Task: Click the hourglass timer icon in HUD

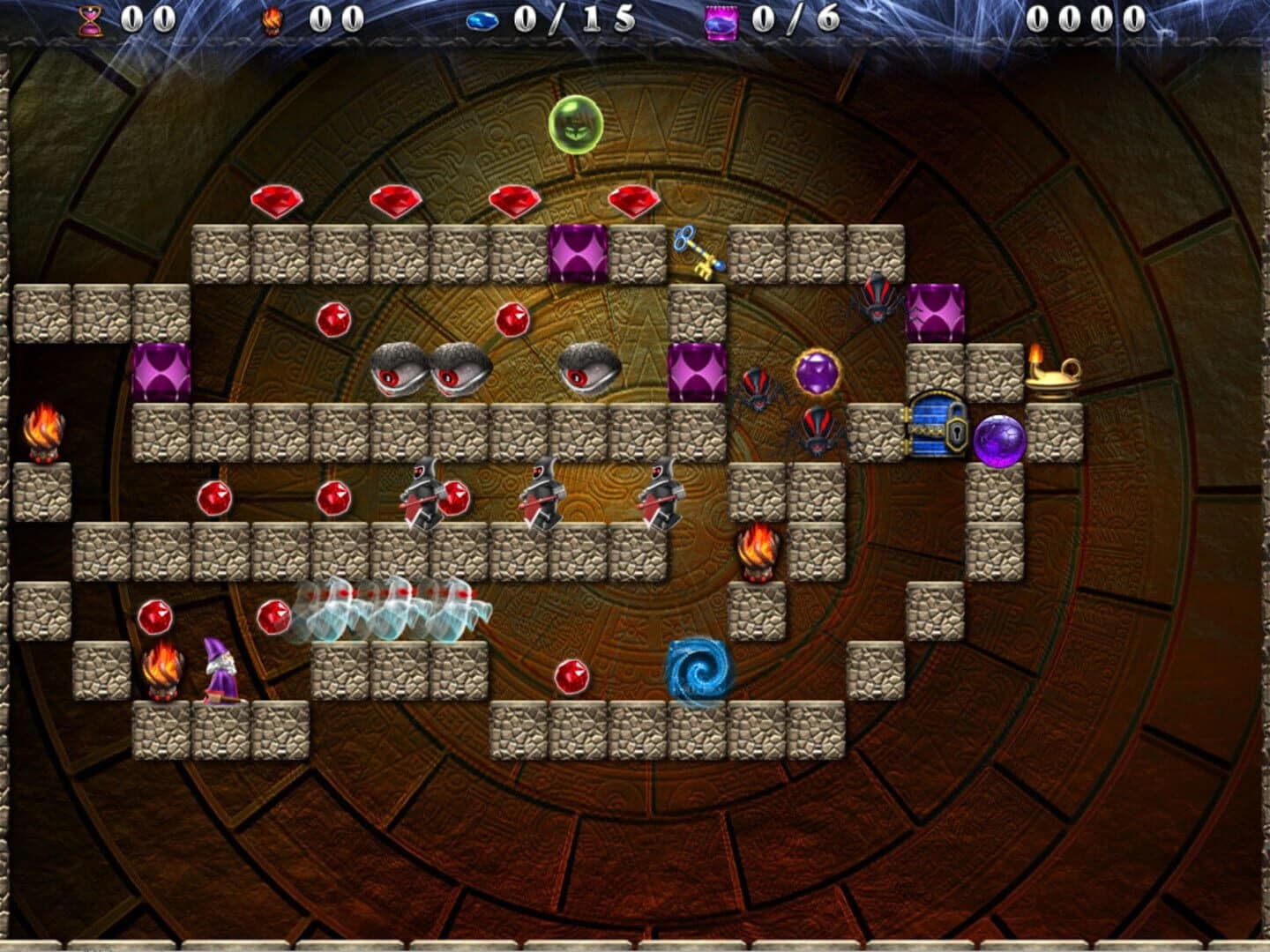Action: click(x=88, y=18)
